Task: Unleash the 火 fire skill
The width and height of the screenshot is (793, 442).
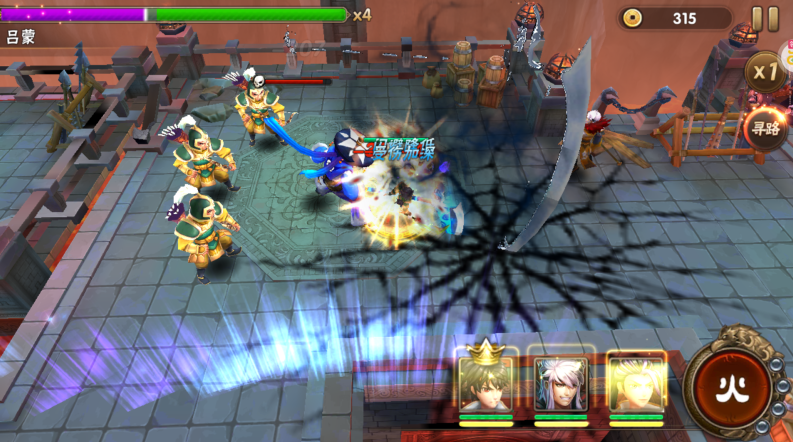Action: point(731,387)
